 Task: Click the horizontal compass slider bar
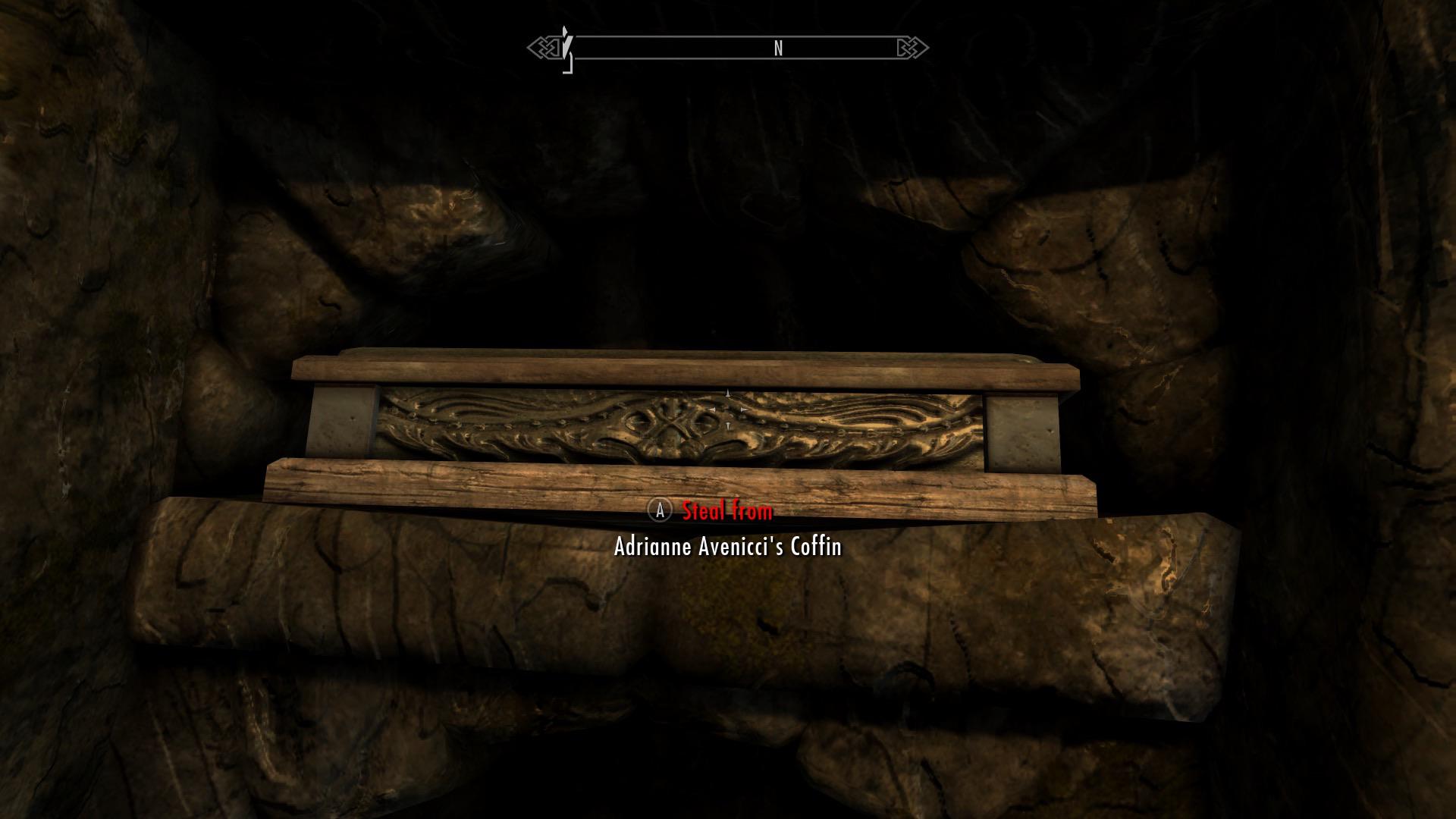coord(728,47)
